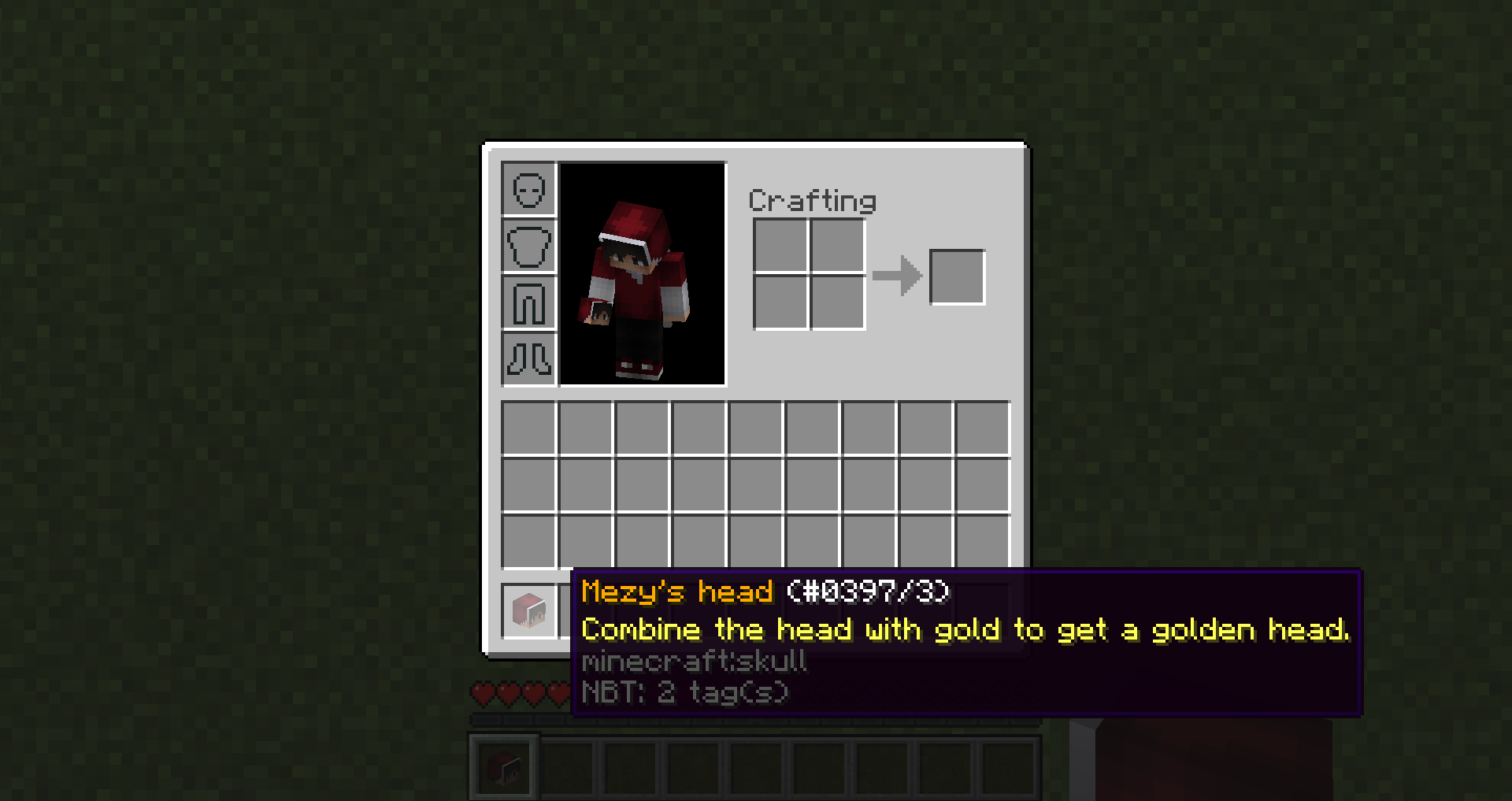The image size is (1512, 801).
Task: Click Mezy's head in the hotbar
Action: click(504, 768)
